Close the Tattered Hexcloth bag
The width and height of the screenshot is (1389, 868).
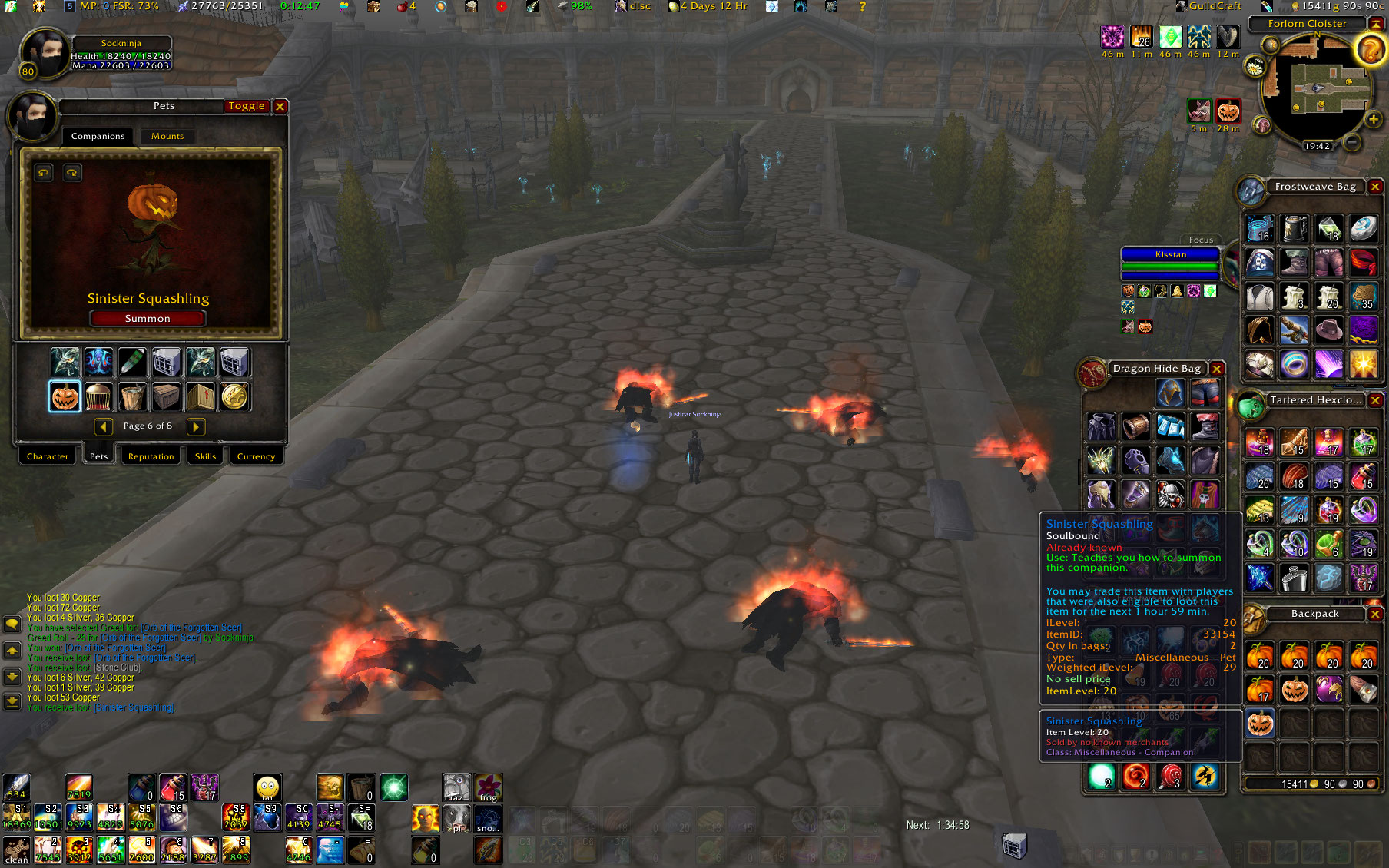[x=1375, y=400]
